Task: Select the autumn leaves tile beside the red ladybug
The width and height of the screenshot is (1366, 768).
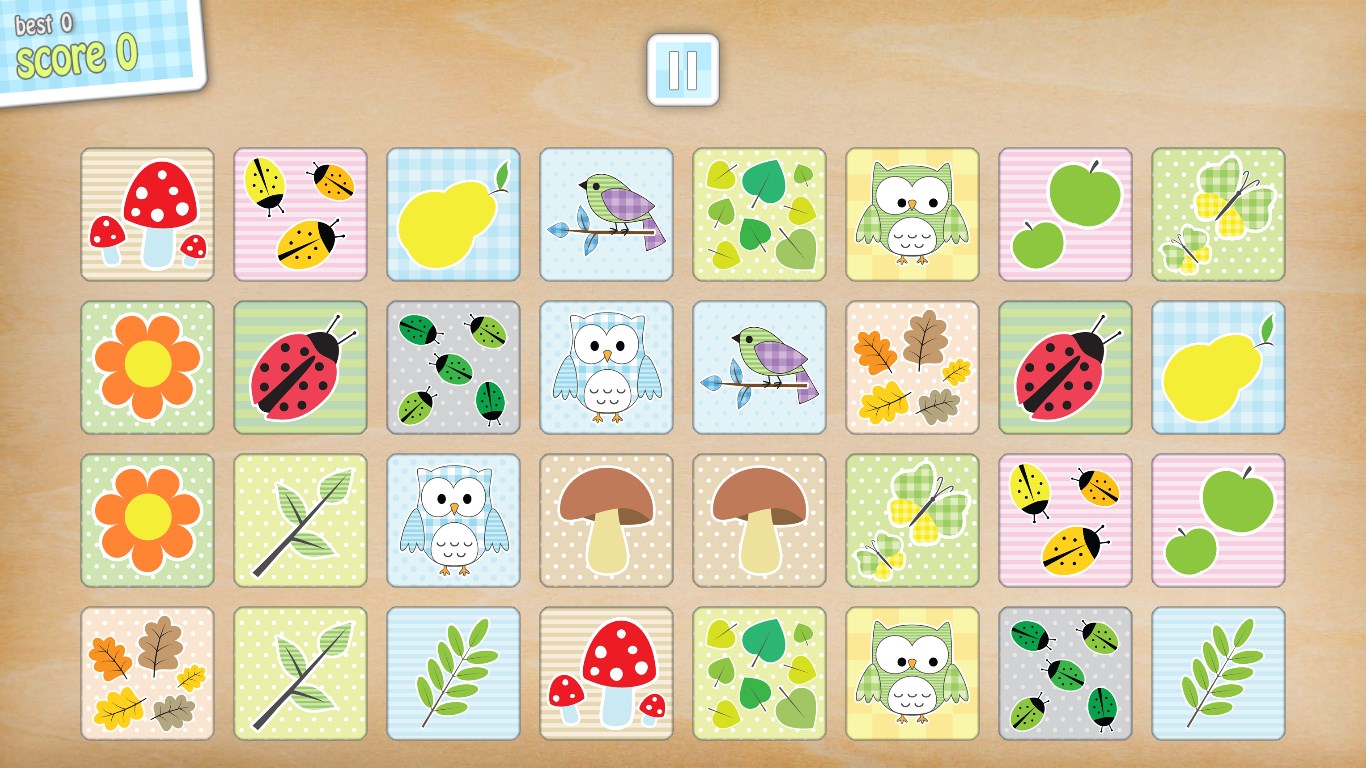Action: [912, 367]
